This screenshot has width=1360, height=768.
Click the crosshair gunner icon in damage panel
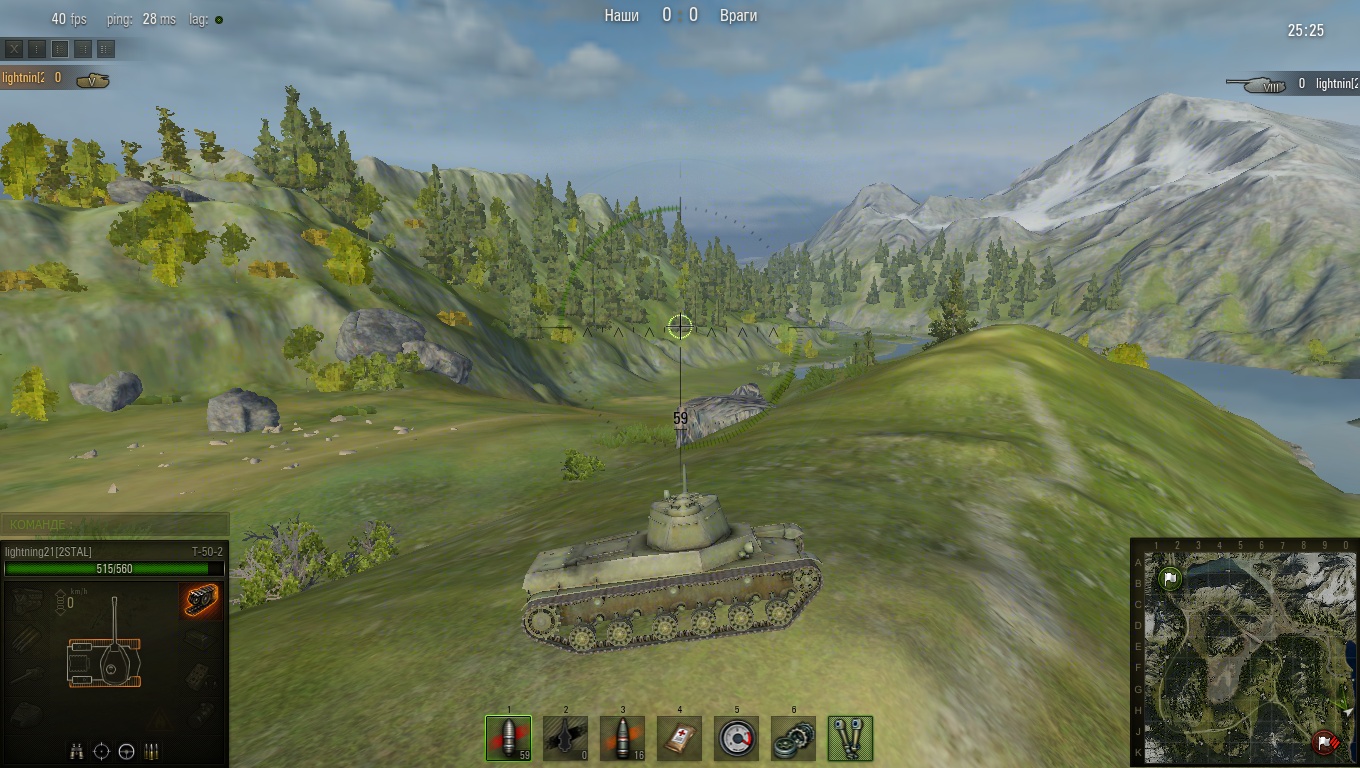[101, 751]
